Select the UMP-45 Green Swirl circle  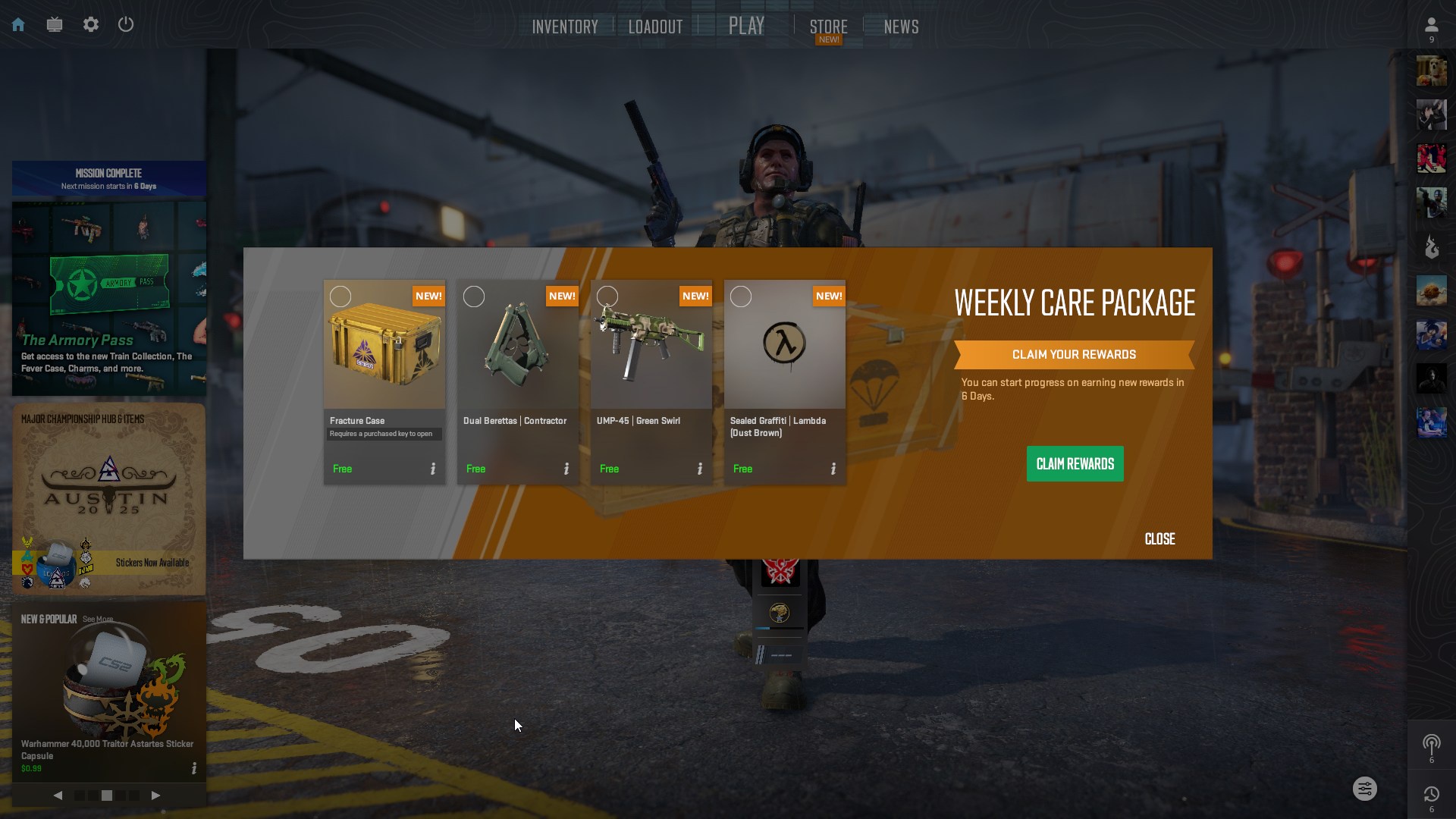[607, 296]
